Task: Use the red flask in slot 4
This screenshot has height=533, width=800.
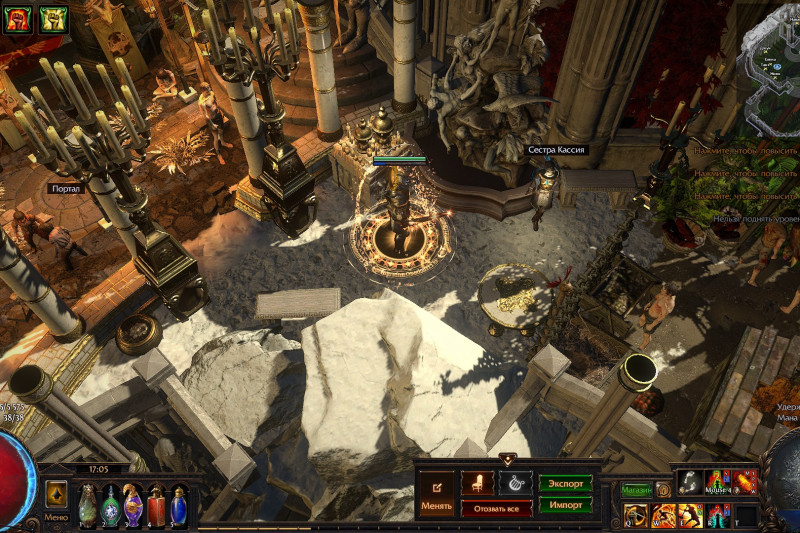Action: click(156, 504)
